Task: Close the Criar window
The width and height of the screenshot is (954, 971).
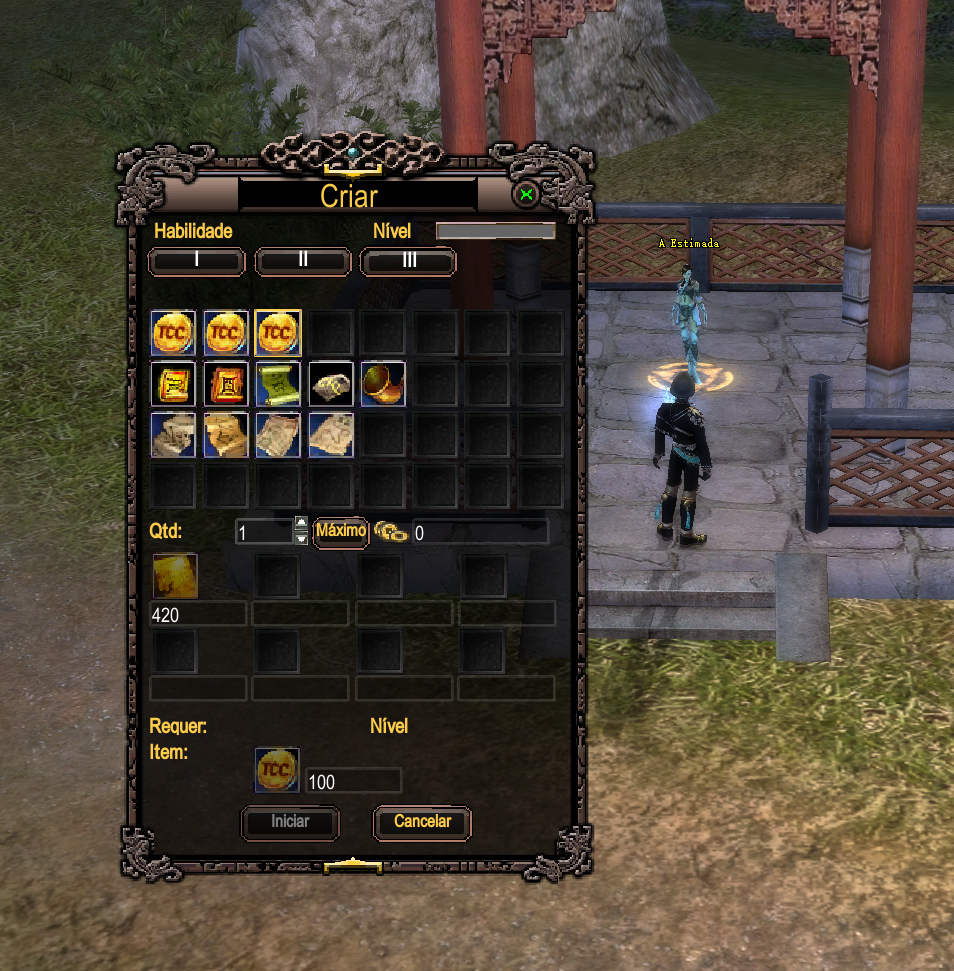Action: point(526,195)
